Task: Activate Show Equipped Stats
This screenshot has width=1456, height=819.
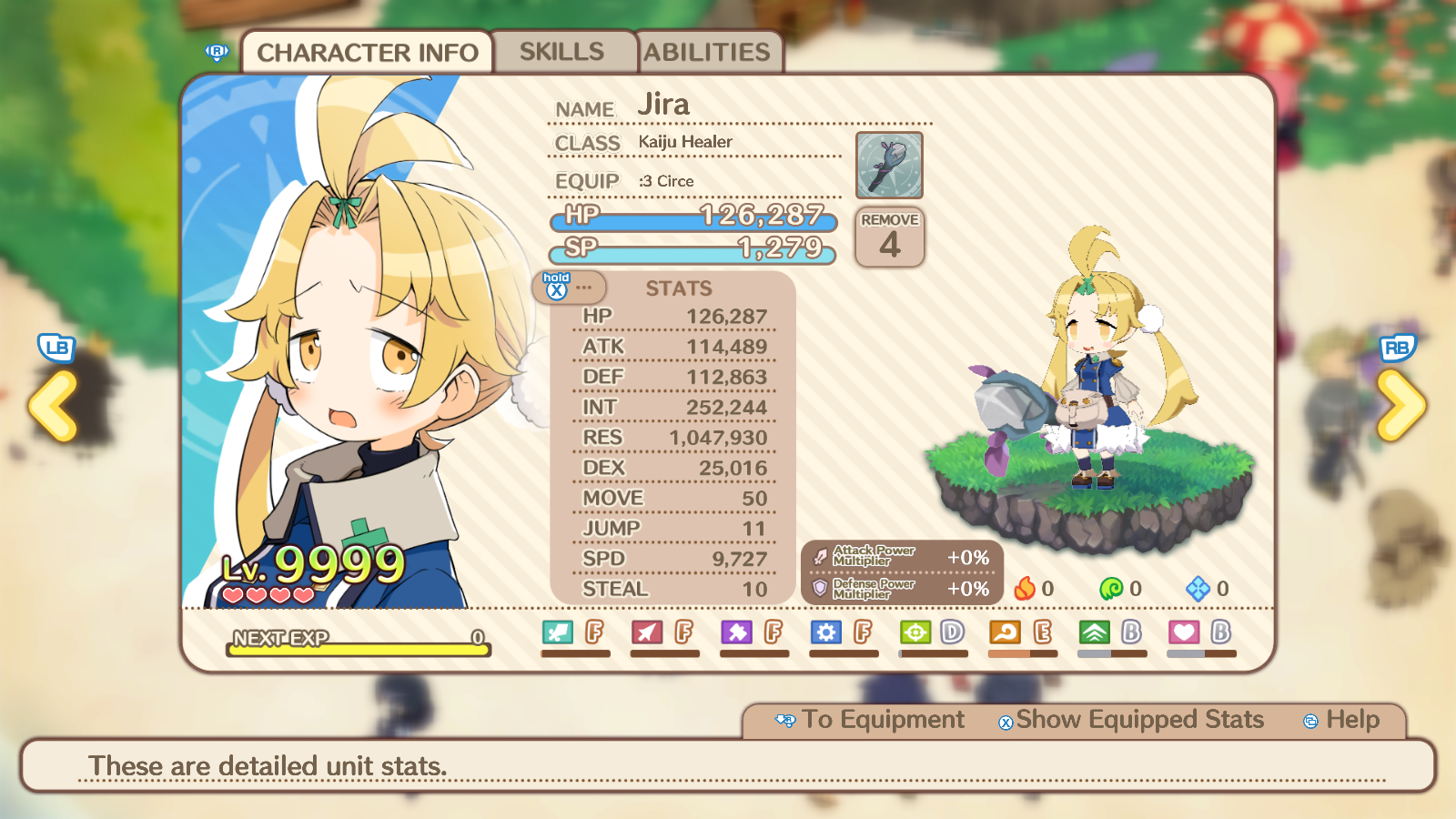Action: click(x=1131, y=720)
